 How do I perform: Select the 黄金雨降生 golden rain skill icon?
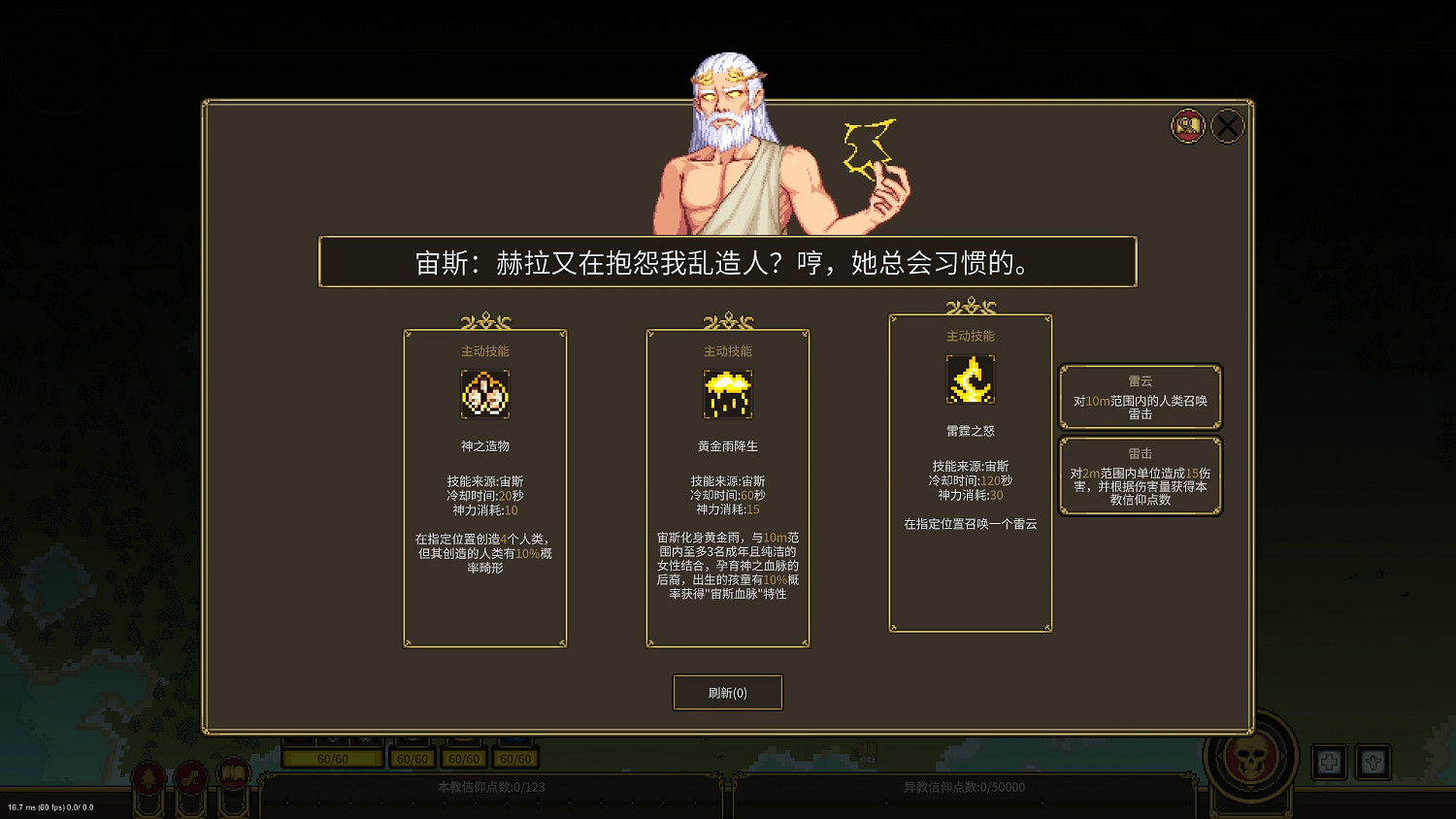point(727,395)
